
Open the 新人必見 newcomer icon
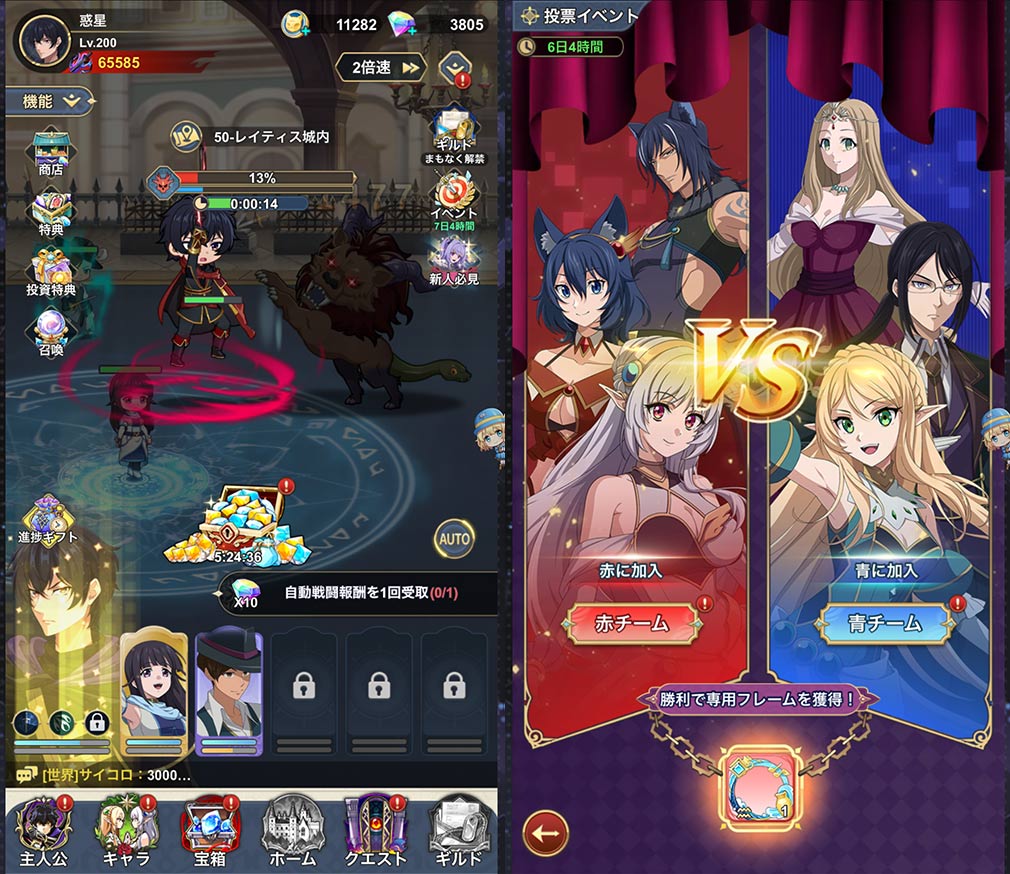pyautogui.click(x=453, y=260)
